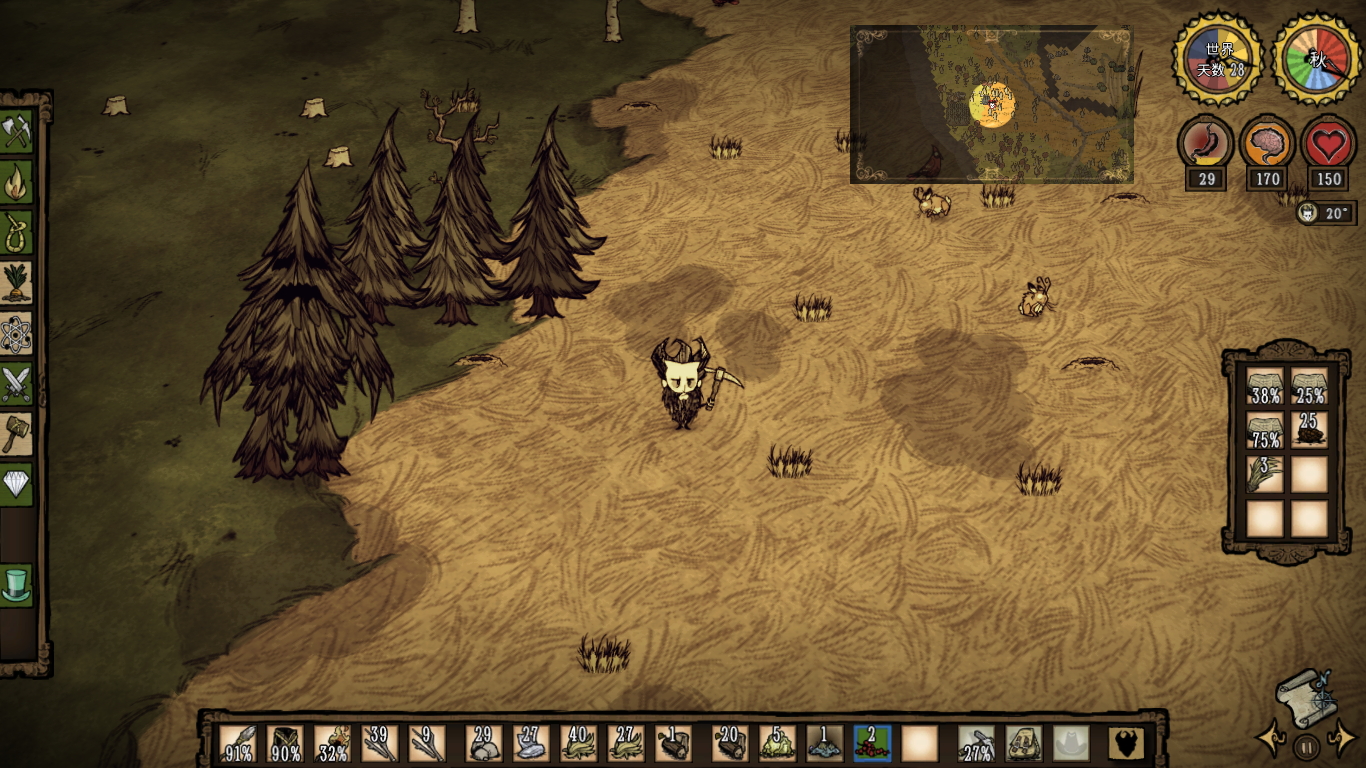
Task: Open the Dress top hat crafting tab
Action: (x=17, y=584)
